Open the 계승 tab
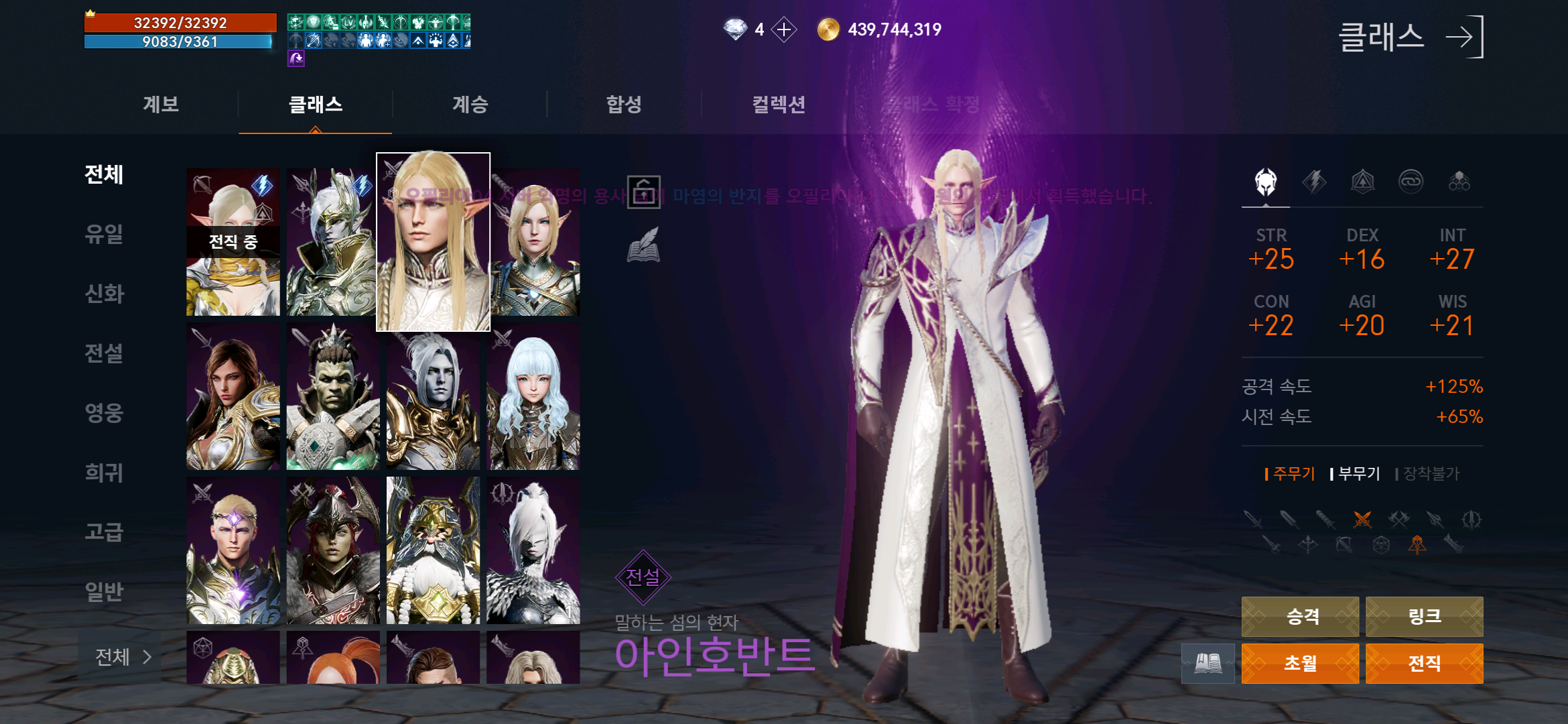Screen dimensions: 1568x724 click(470, 105)
